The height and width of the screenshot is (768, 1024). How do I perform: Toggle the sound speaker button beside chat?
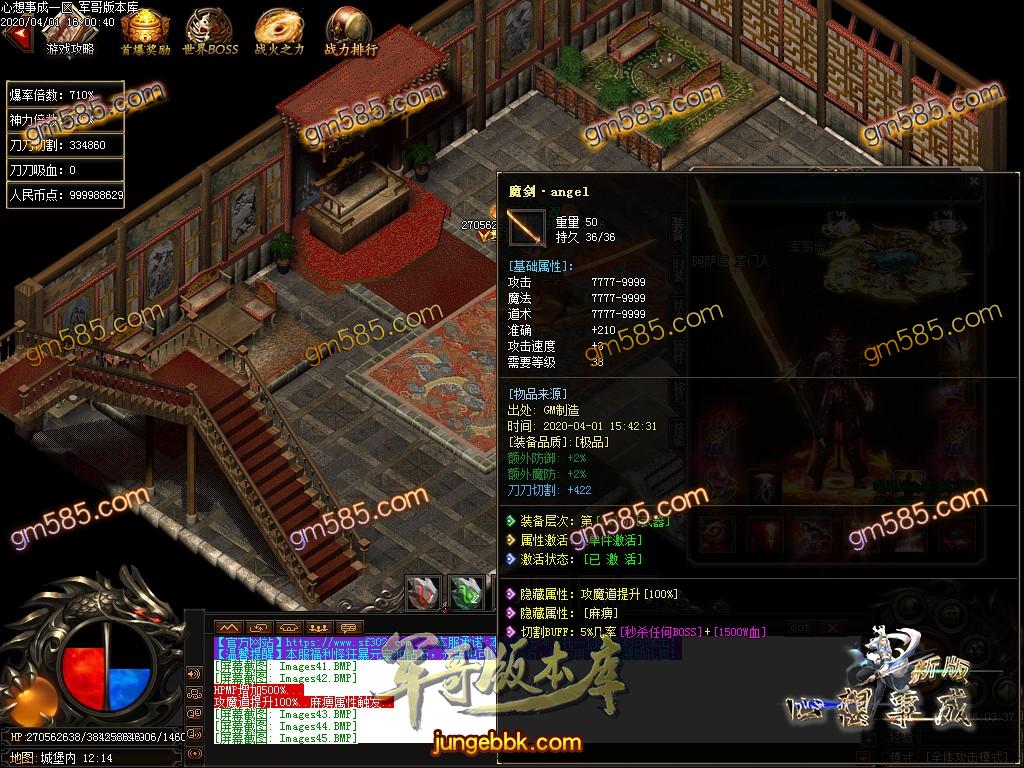coord(194,672)
